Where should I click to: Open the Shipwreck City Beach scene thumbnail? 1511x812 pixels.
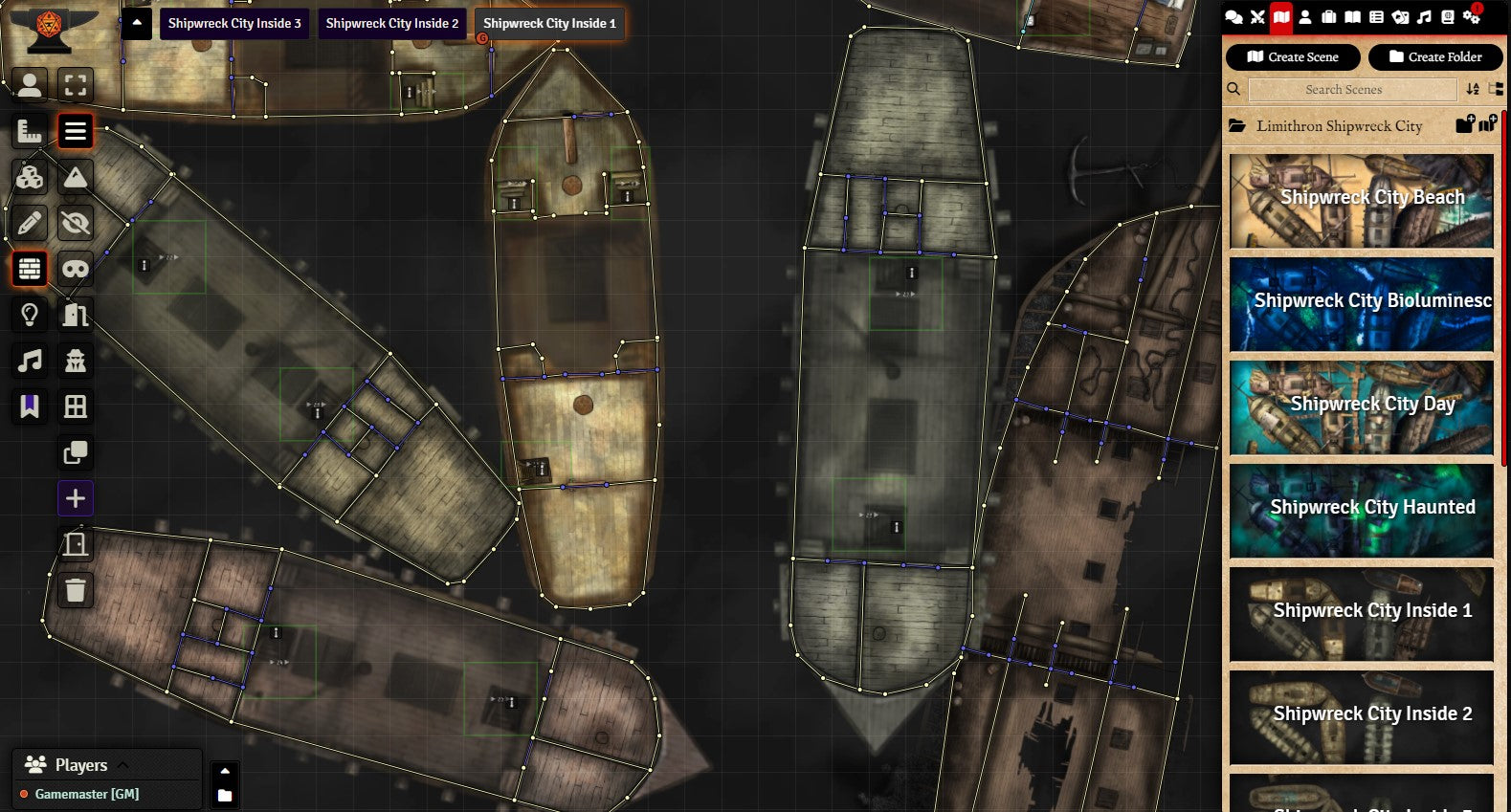pos(1361,201)
